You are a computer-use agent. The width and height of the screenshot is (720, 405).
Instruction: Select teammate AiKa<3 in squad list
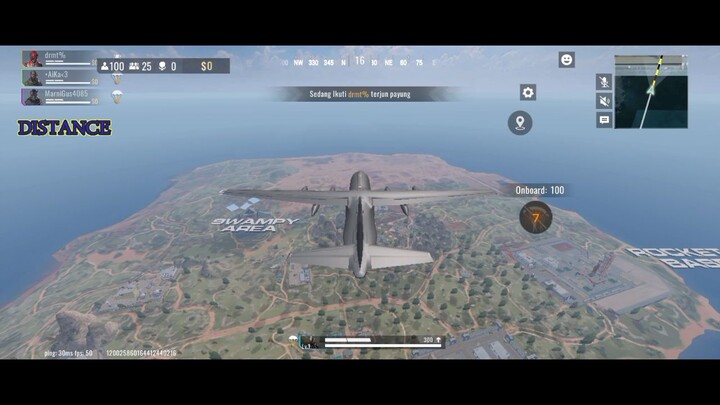coord(60,77)
